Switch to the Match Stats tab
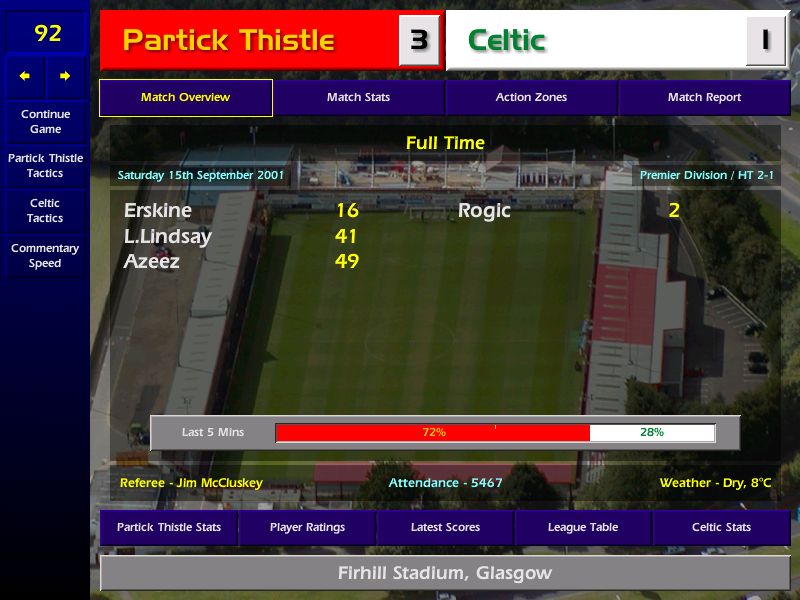The image size is (800, 600). (x=358, y=98)
